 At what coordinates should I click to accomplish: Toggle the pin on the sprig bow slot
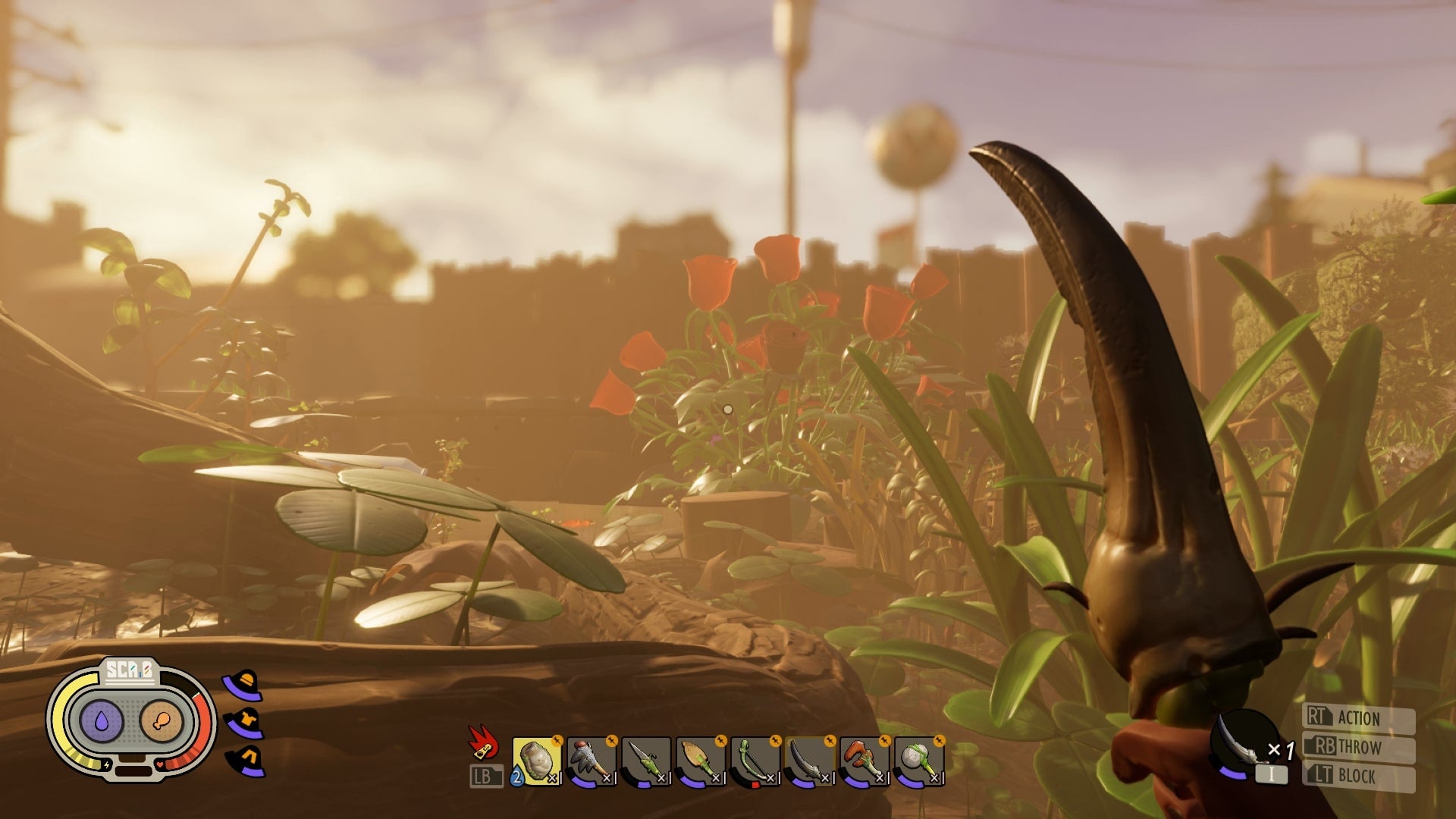click(x=774, y=741)
